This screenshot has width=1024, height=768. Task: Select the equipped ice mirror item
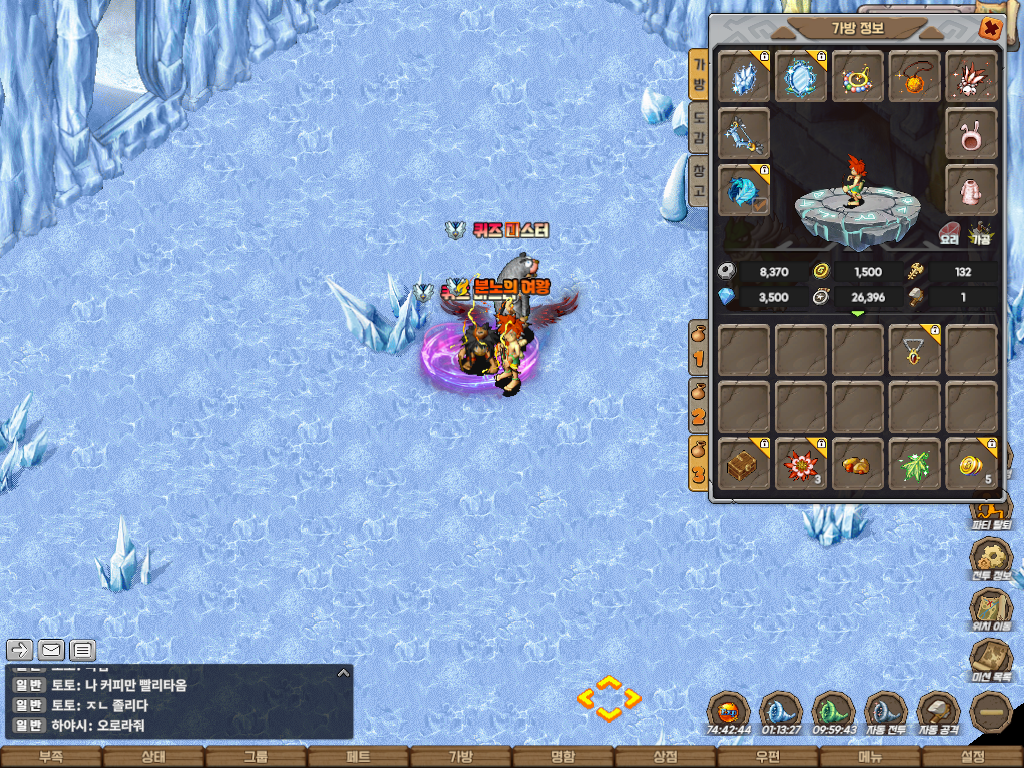pos(801,77)
